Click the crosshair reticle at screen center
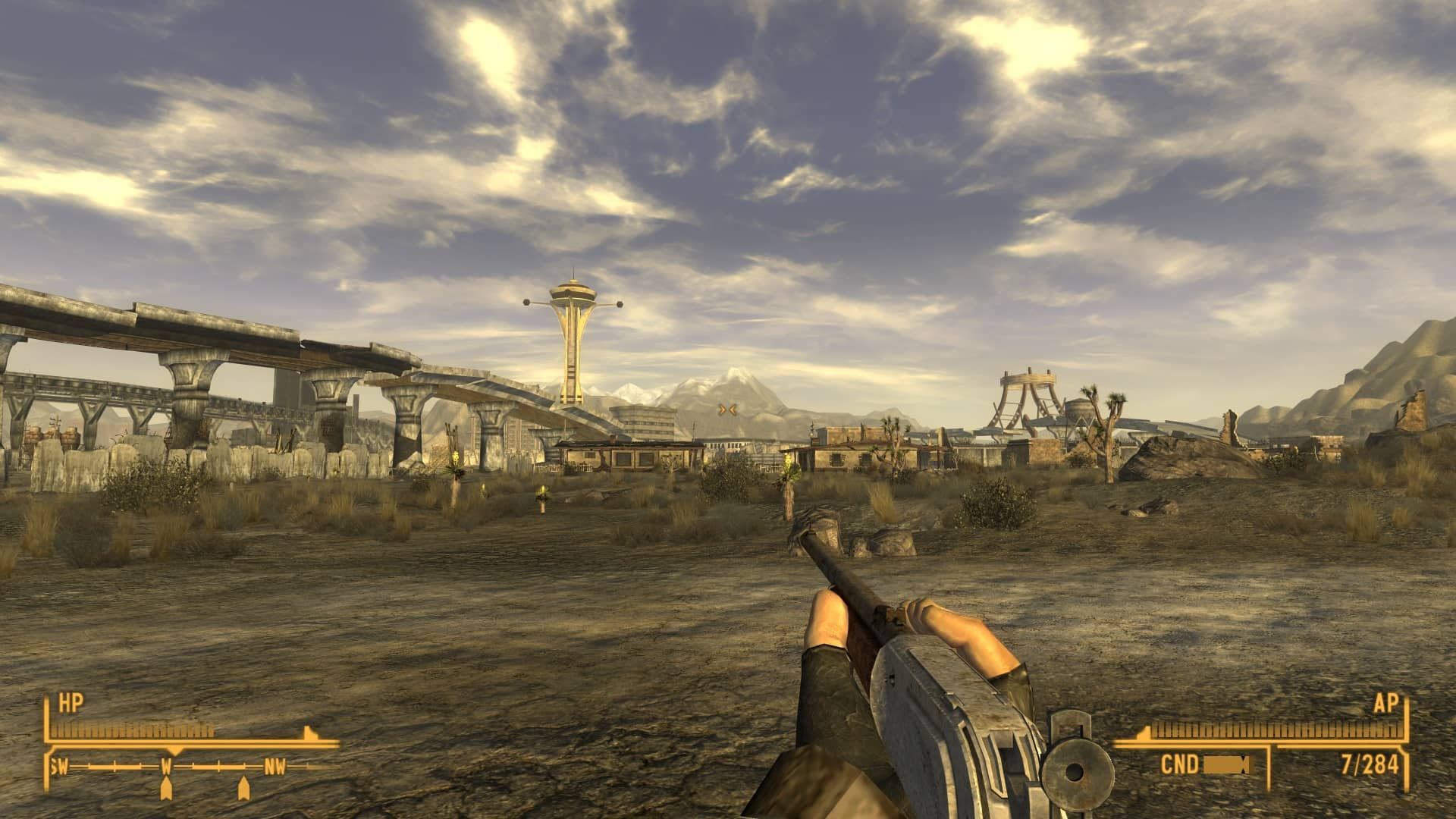Viewport: 1456px width, 819px height. (x=728, y=409)
